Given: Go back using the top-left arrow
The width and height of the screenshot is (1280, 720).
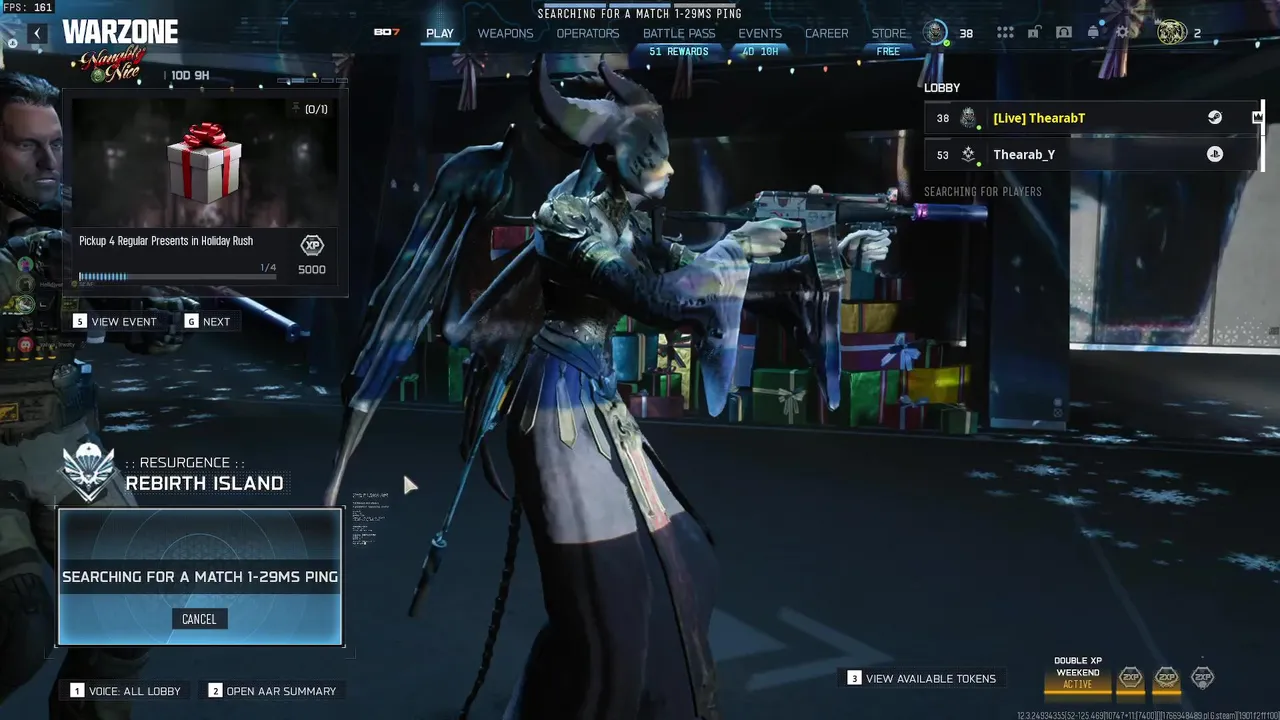Looking at the screenshot, I should pyautogui.click(x=37, y=33).
